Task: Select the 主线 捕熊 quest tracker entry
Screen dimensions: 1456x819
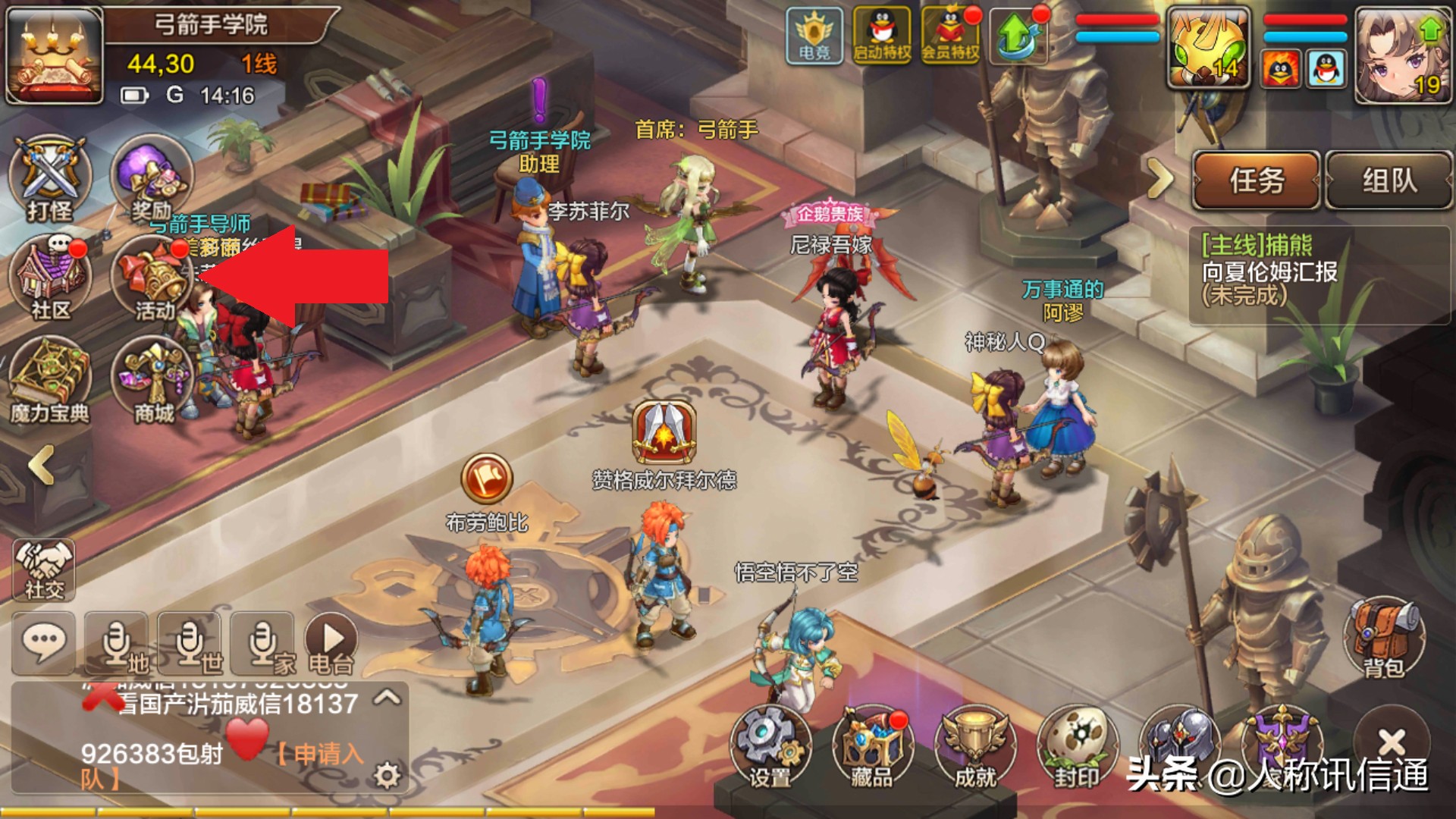Action: point(1289,270)
